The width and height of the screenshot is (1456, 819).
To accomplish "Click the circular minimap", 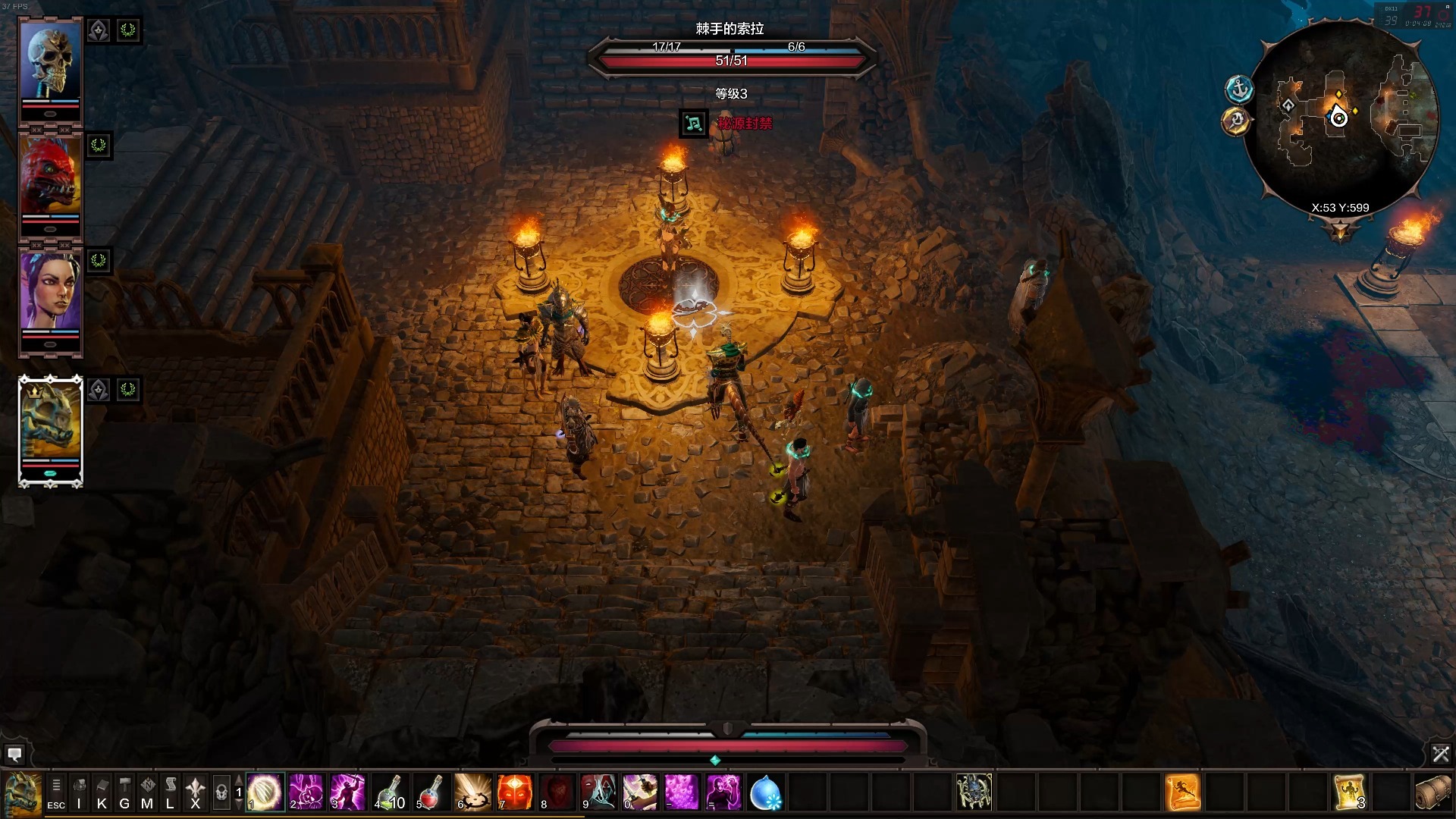I will [x=1340, y=118].
